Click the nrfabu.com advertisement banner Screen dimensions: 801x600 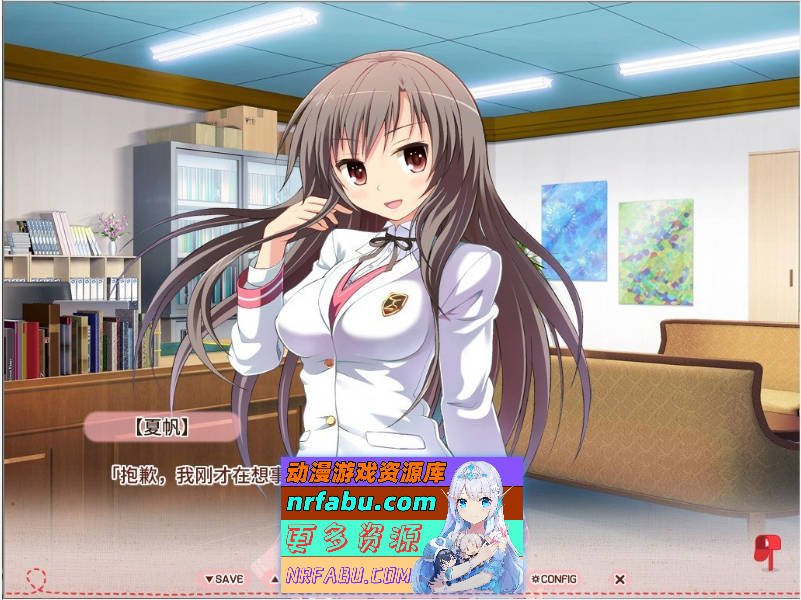point(402,525)
